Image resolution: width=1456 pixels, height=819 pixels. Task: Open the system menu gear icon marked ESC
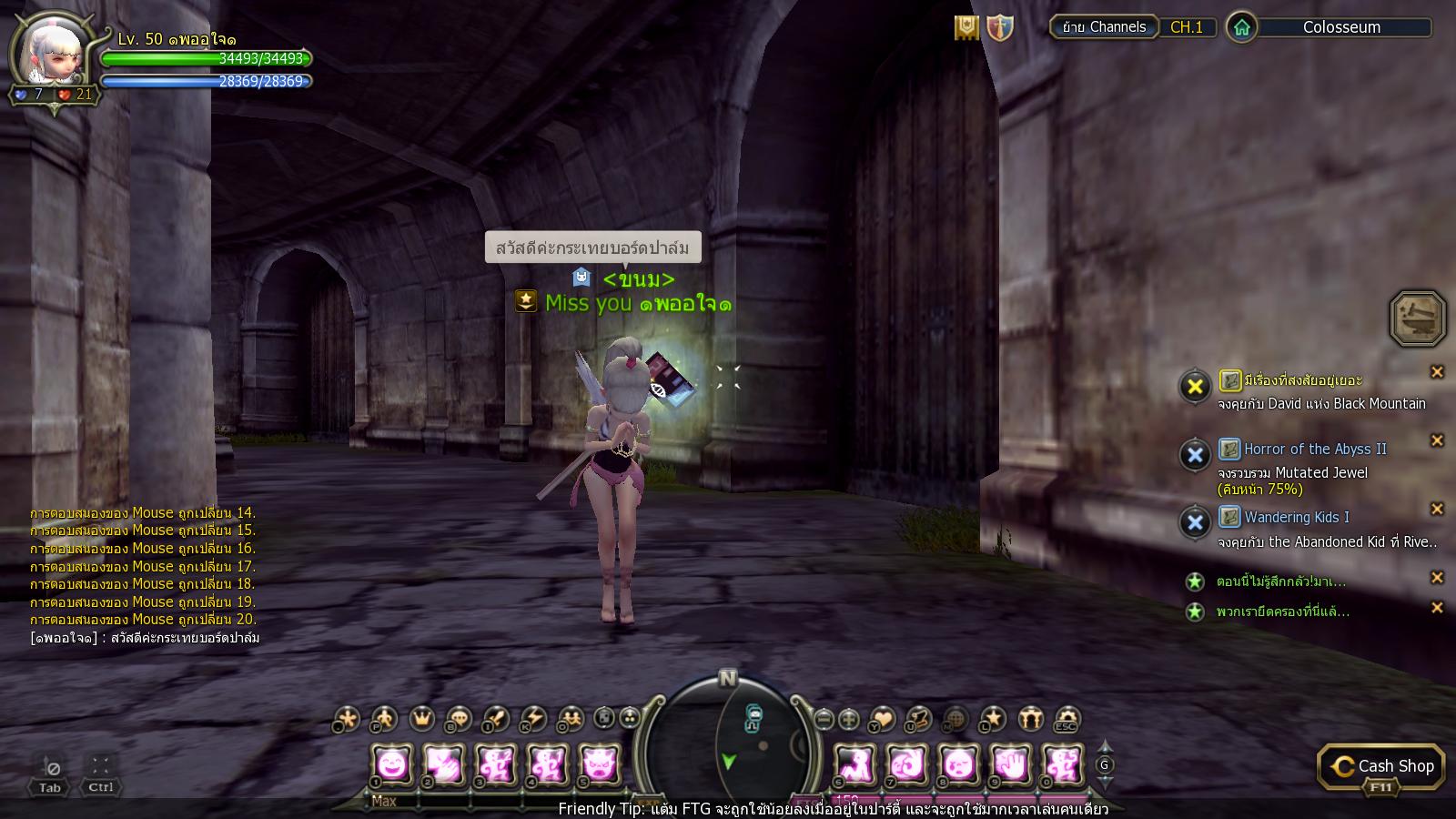pyautogui.click(x=1067, y=719)
